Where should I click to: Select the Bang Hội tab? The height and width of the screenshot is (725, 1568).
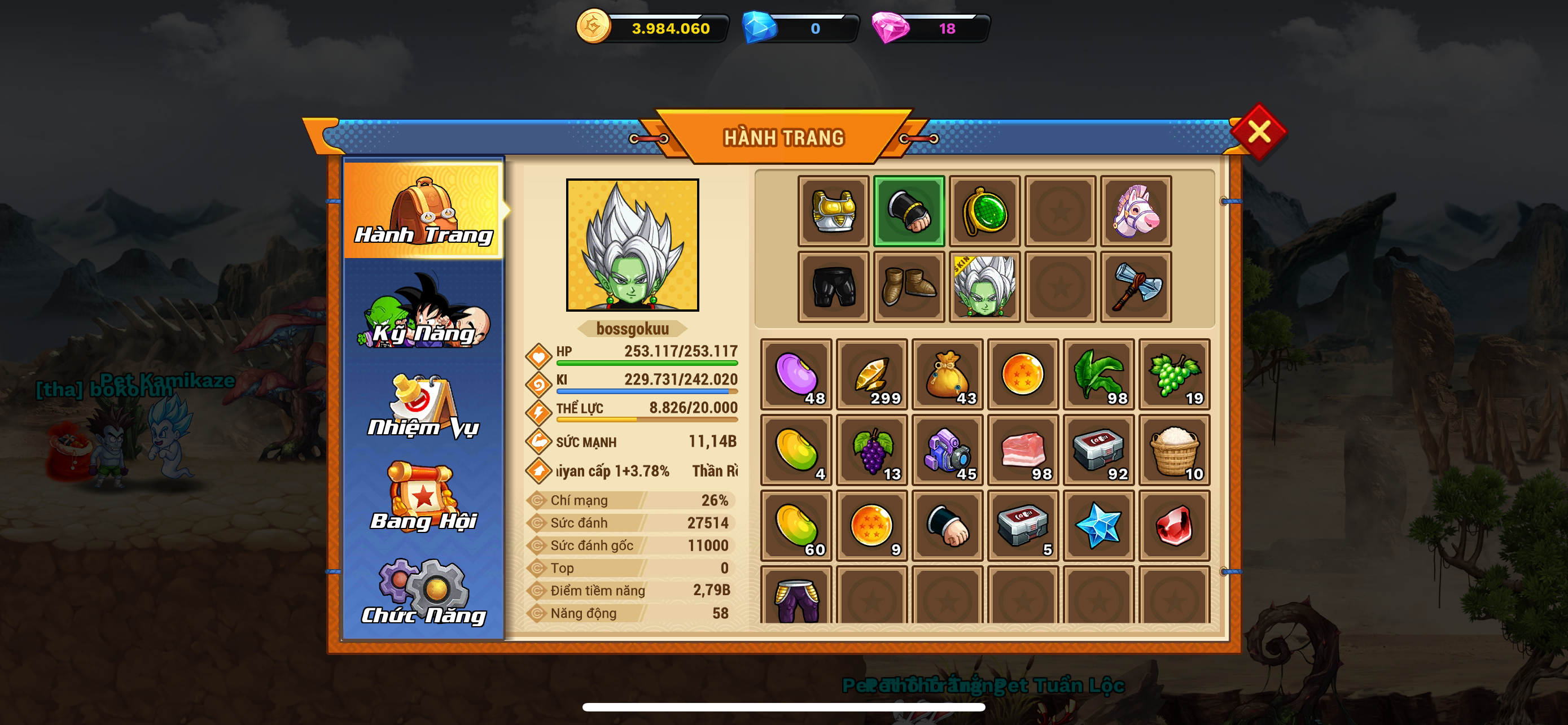424,498
